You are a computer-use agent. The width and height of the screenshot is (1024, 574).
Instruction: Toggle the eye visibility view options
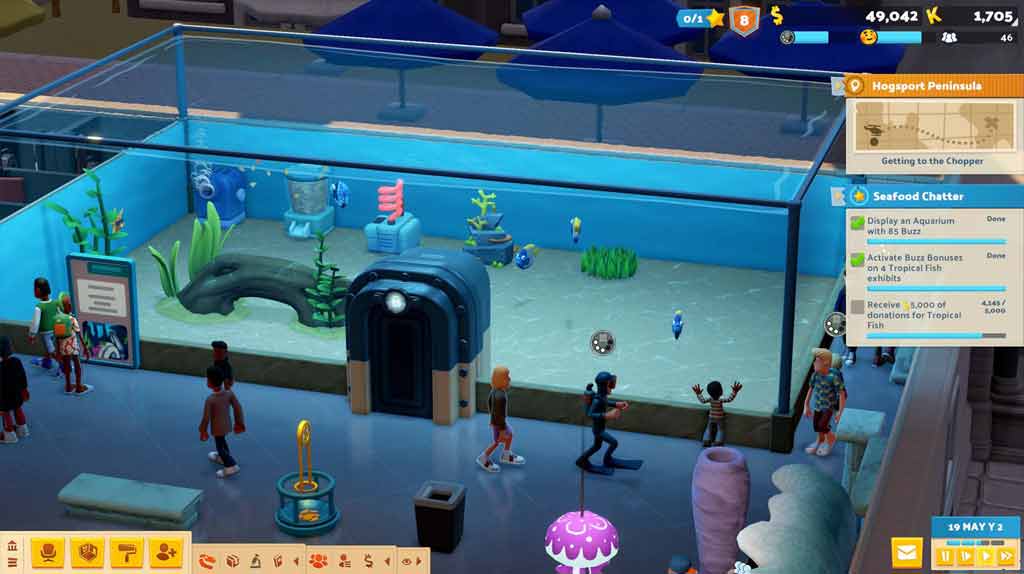tap(407, 561)
